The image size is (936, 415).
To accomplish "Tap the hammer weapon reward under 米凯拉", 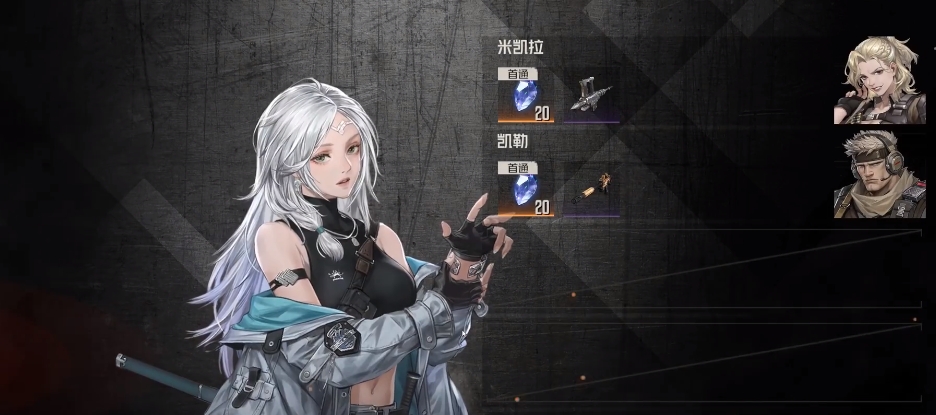I will pos(589,95).
